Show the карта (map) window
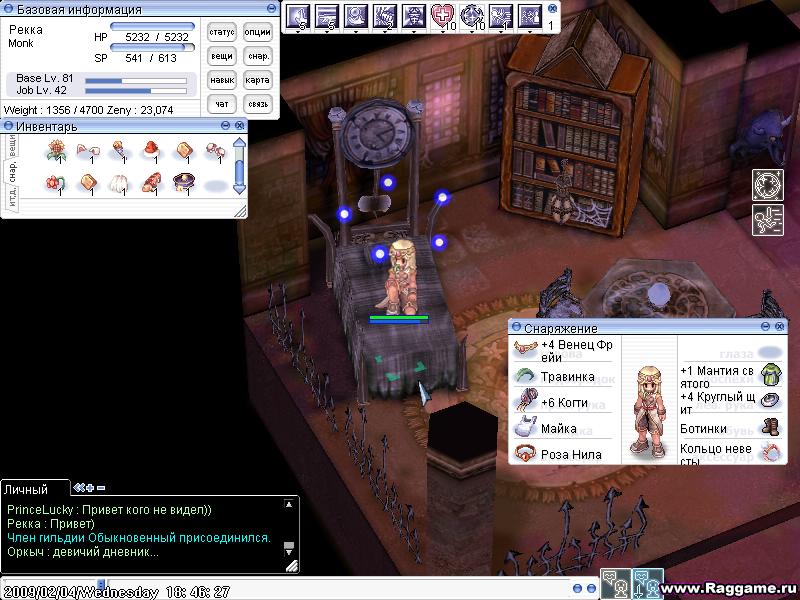Screen dimensions: 800x600 click(x=258, y=80)
